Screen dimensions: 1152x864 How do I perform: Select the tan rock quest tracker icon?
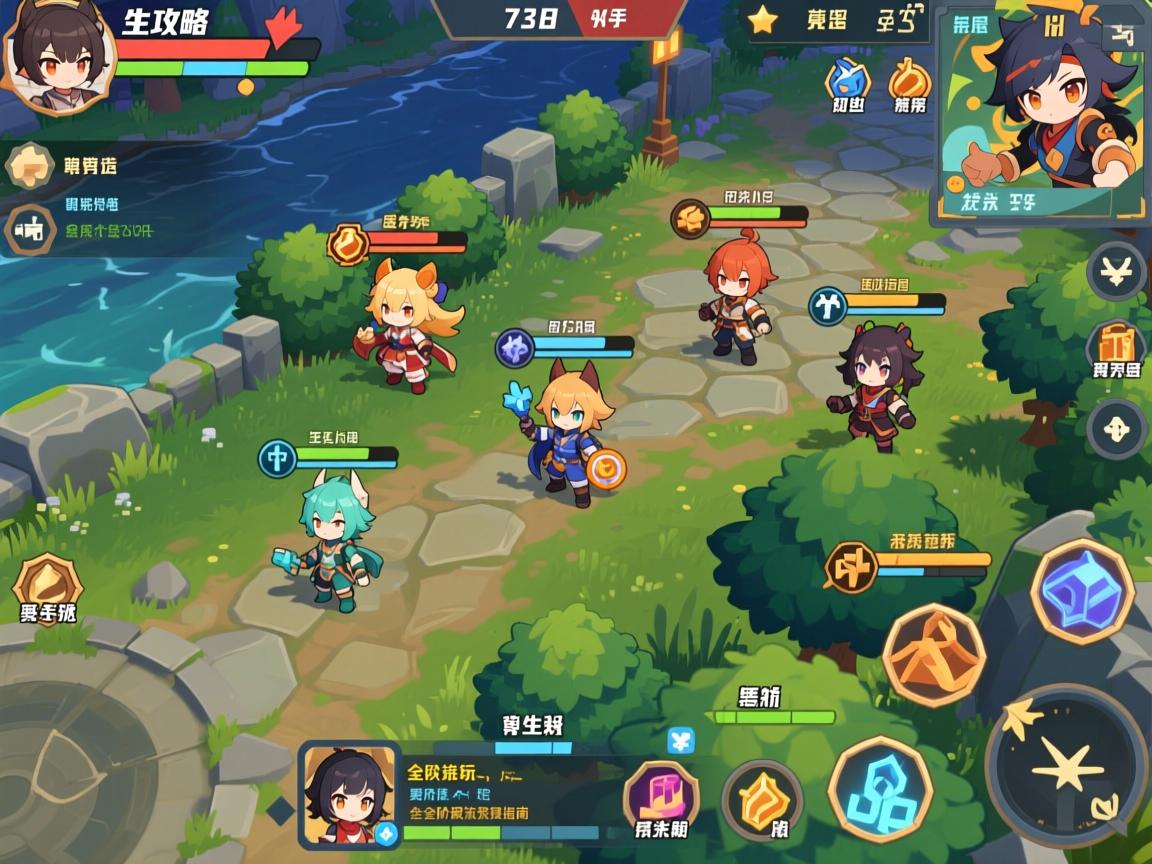29,166
